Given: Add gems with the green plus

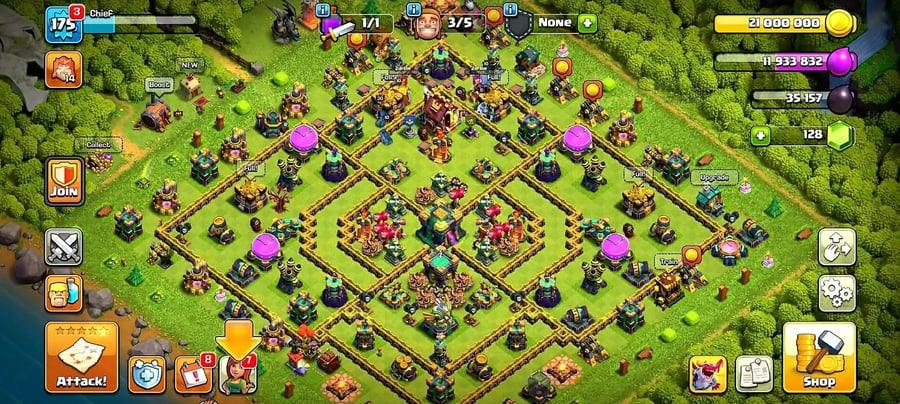Looking at the screenshot, I should (x=760, y=135).
